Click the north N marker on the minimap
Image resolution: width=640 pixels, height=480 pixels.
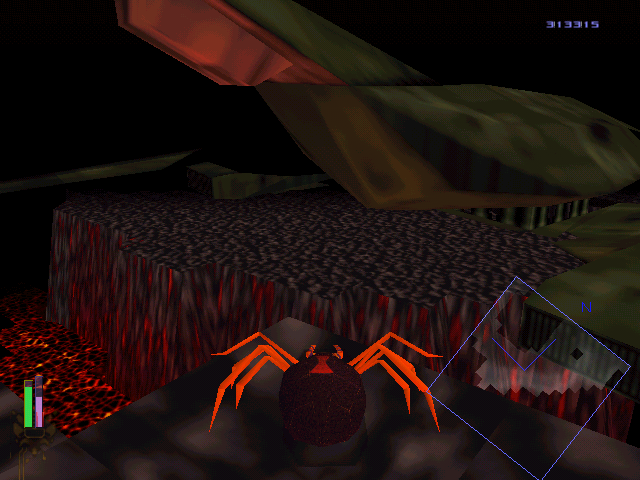(x=586, y=307)
